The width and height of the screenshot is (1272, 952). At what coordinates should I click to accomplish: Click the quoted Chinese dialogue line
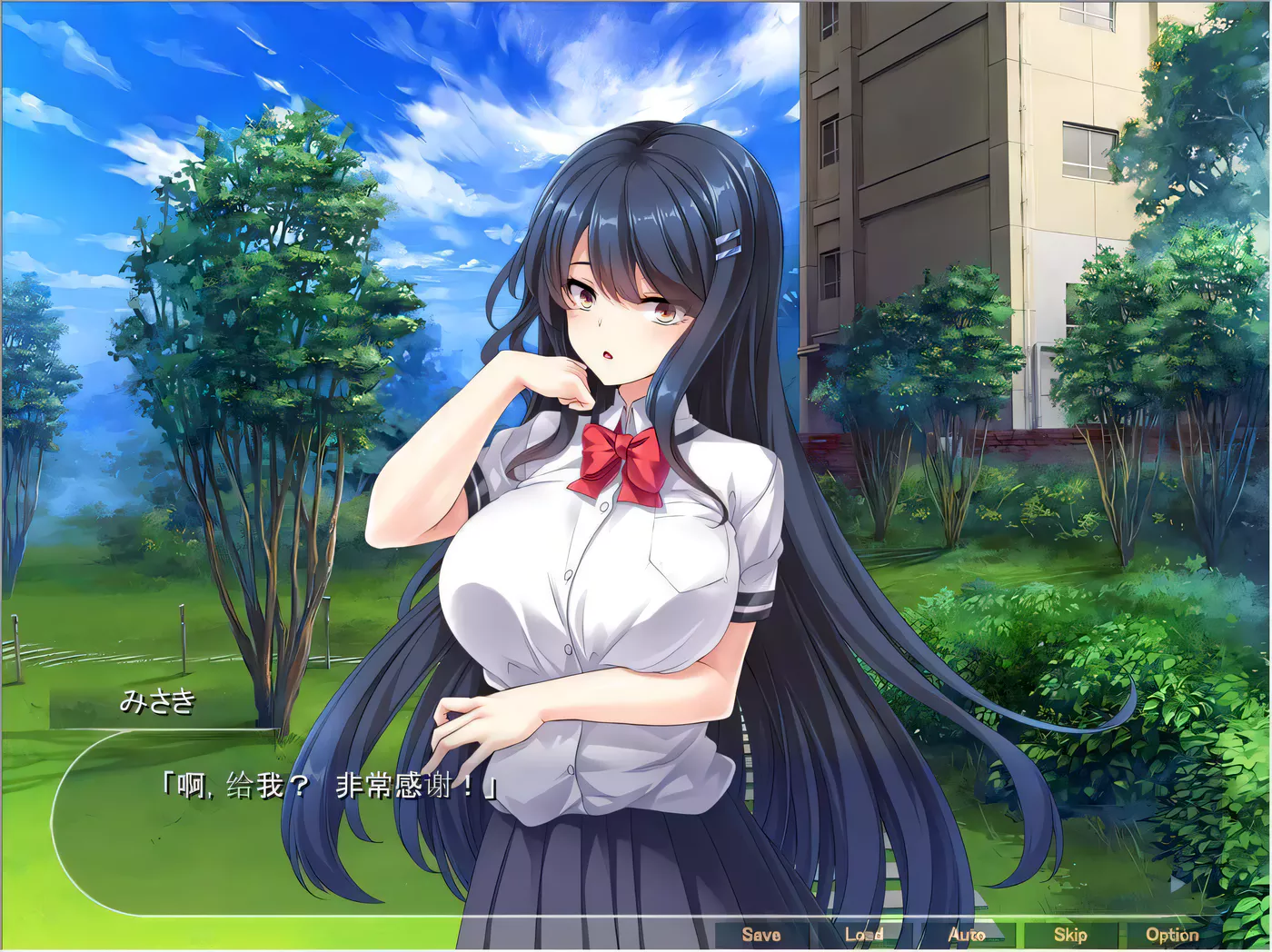[x=327, y=783]
